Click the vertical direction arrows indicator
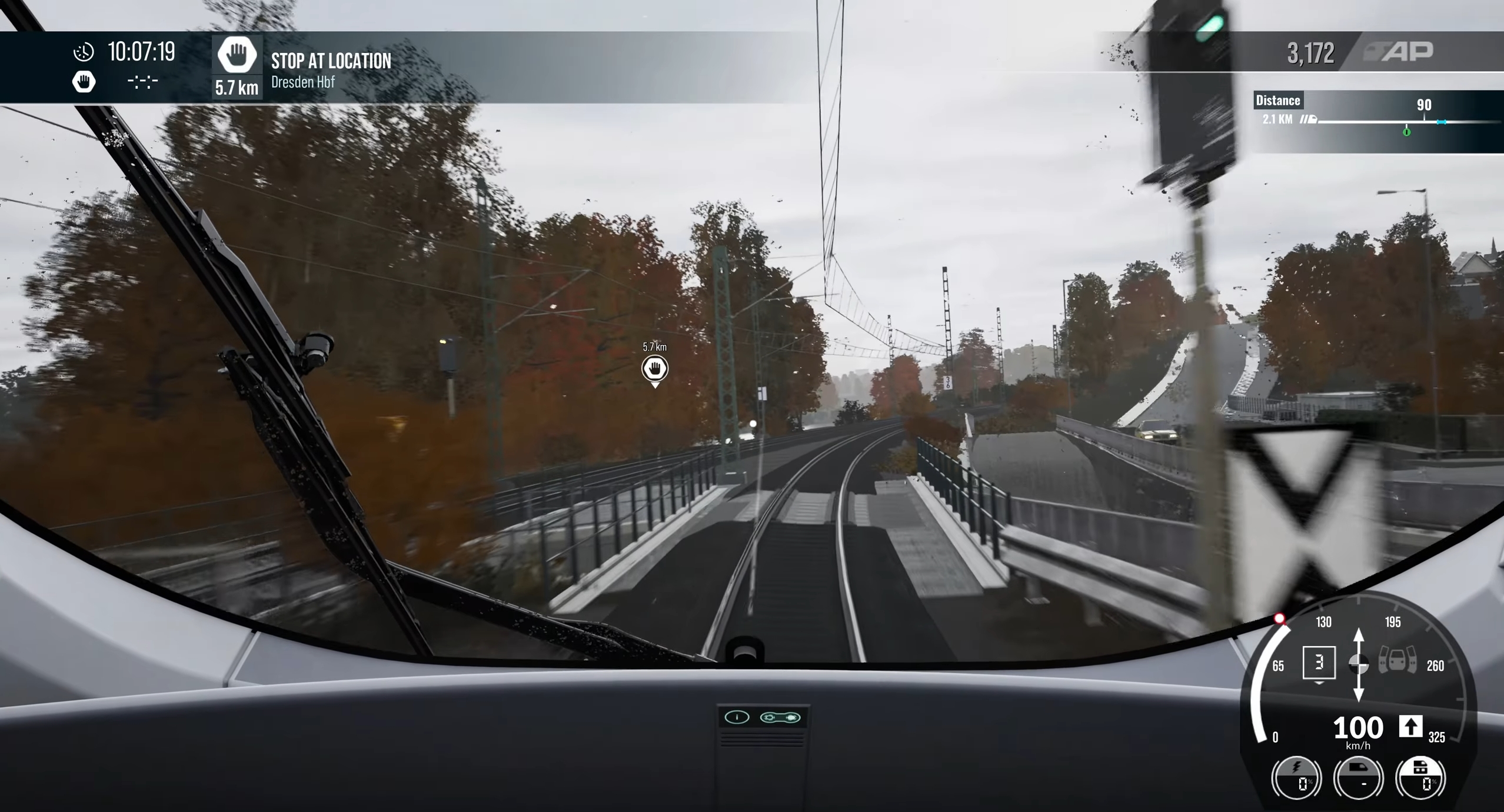The width and height of the screenshot is (1504, 812). [1358, 665]
